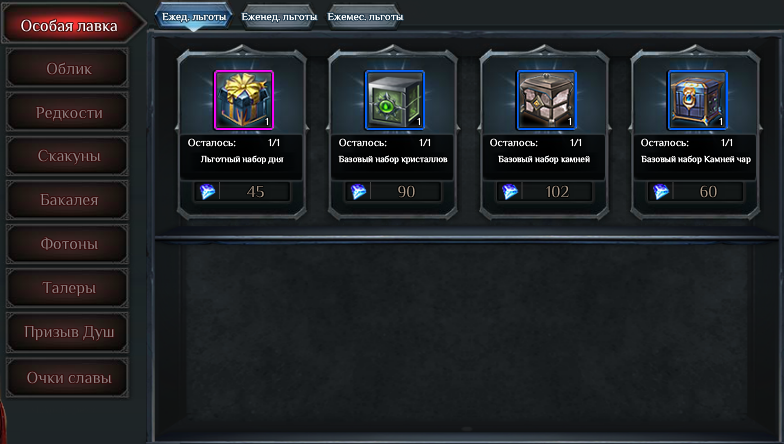Purchase the stone set for 102 diamonds

click(545, 192)
